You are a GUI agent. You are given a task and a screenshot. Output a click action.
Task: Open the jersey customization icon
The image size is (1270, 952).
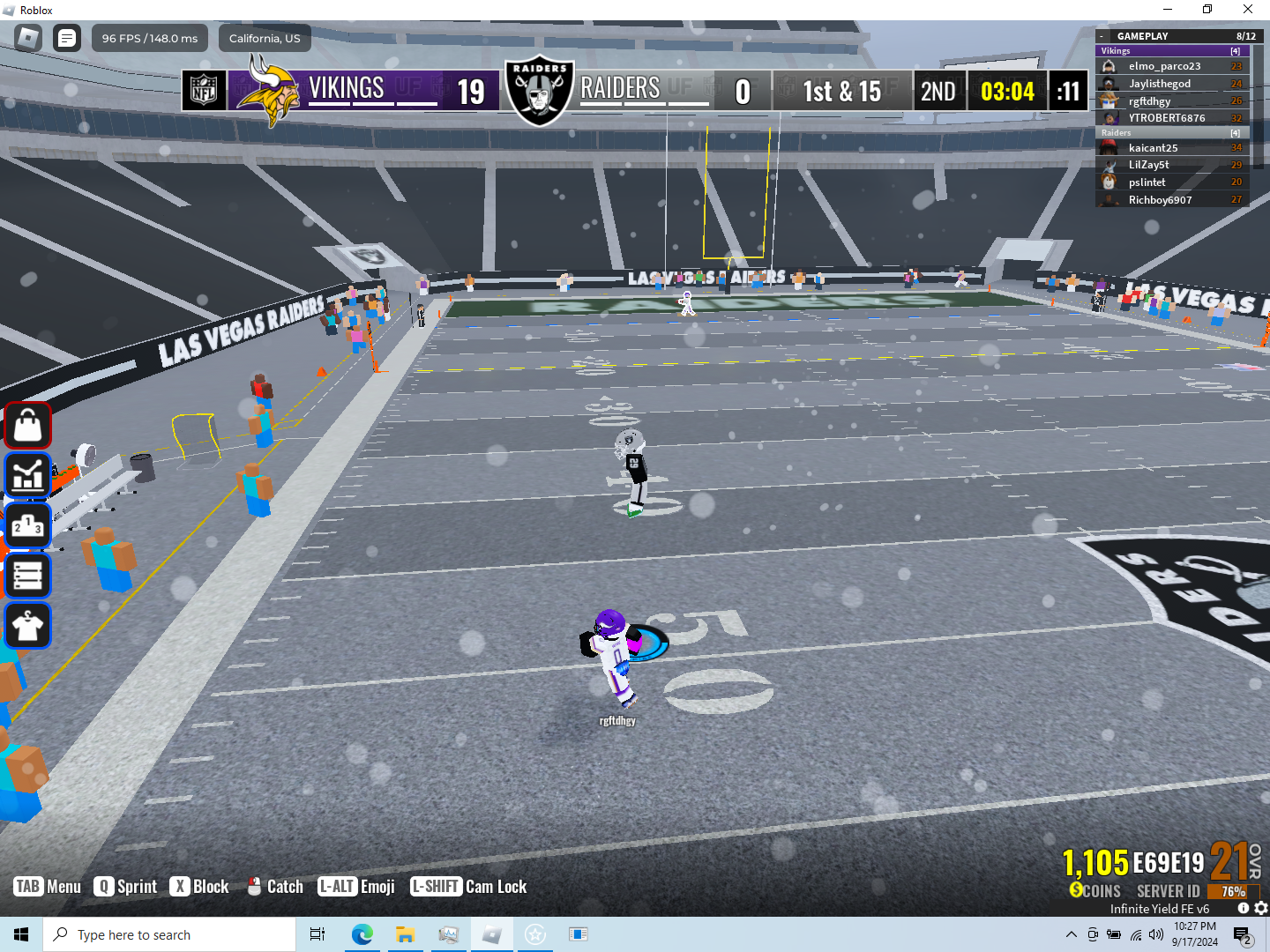tap(28, 627)
